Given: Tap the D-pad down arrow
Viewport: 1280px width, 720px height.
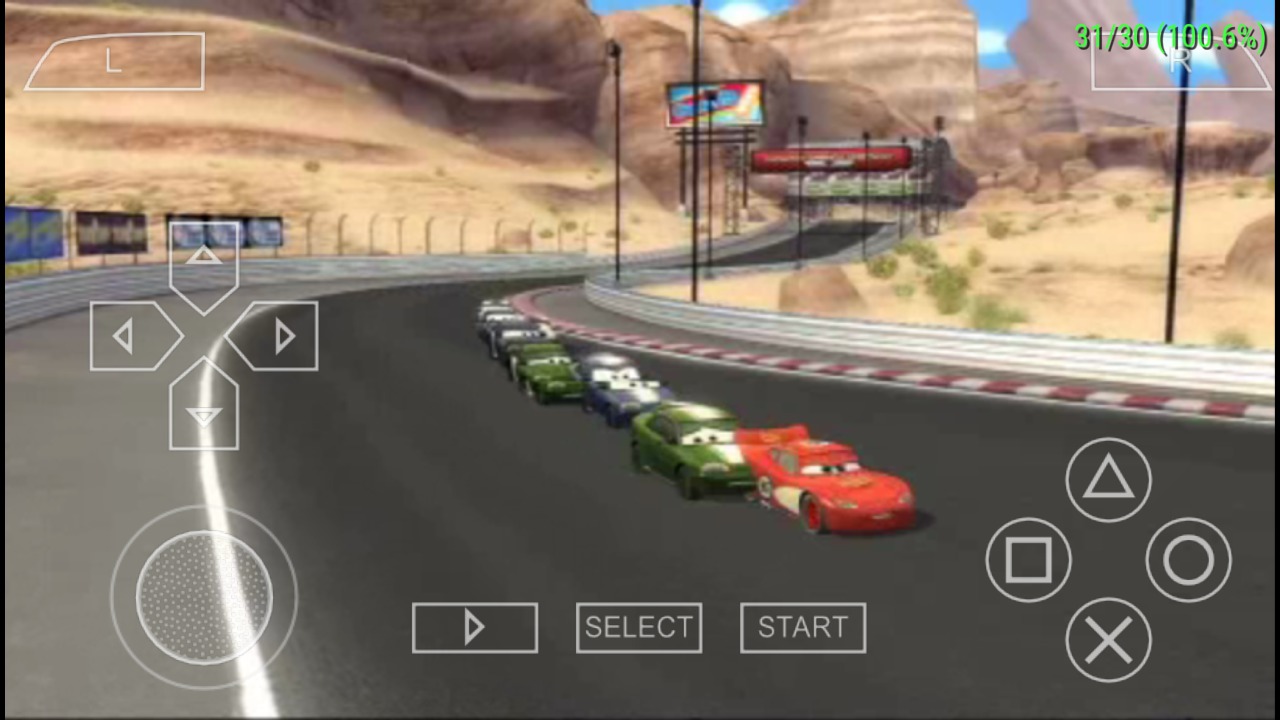Looking at the screenshot, I should point(204,410).
